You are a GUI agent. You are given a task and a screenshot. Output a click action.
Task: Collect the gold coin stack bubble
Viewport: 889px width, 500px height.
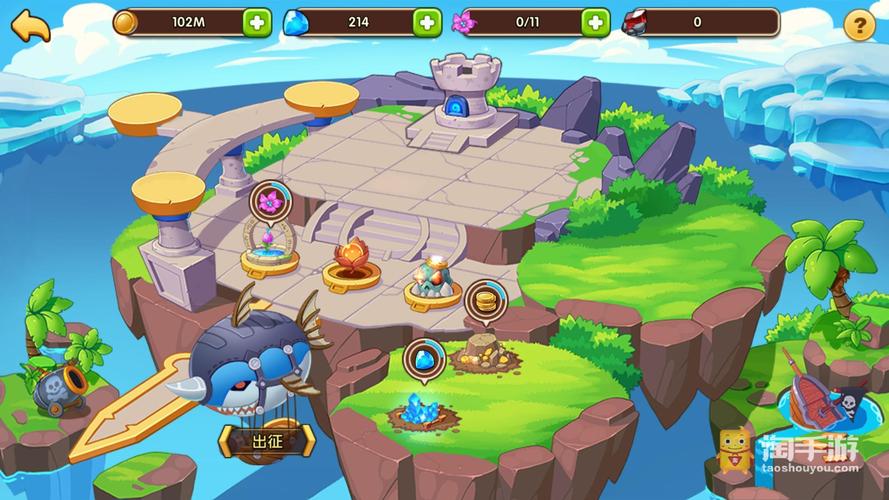click(482, 300)
